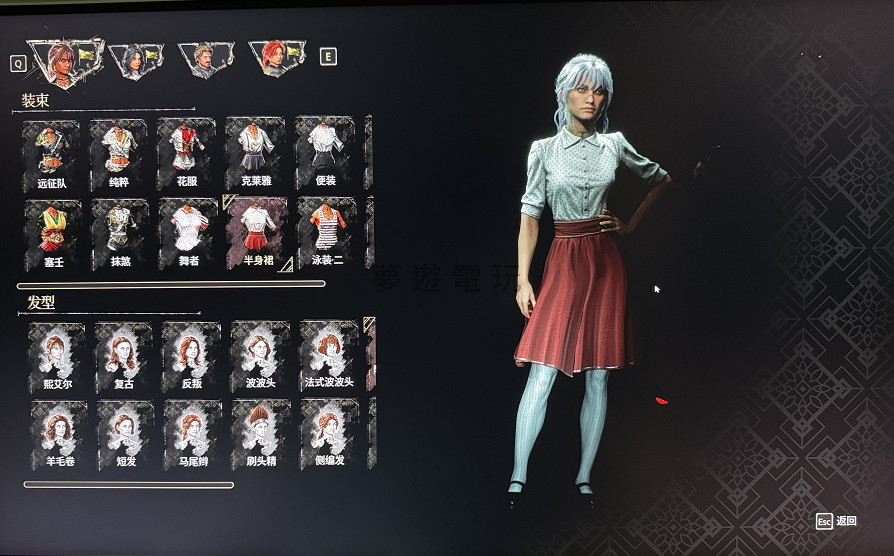Choose the 塞壬 outfit

click(53, 233)
